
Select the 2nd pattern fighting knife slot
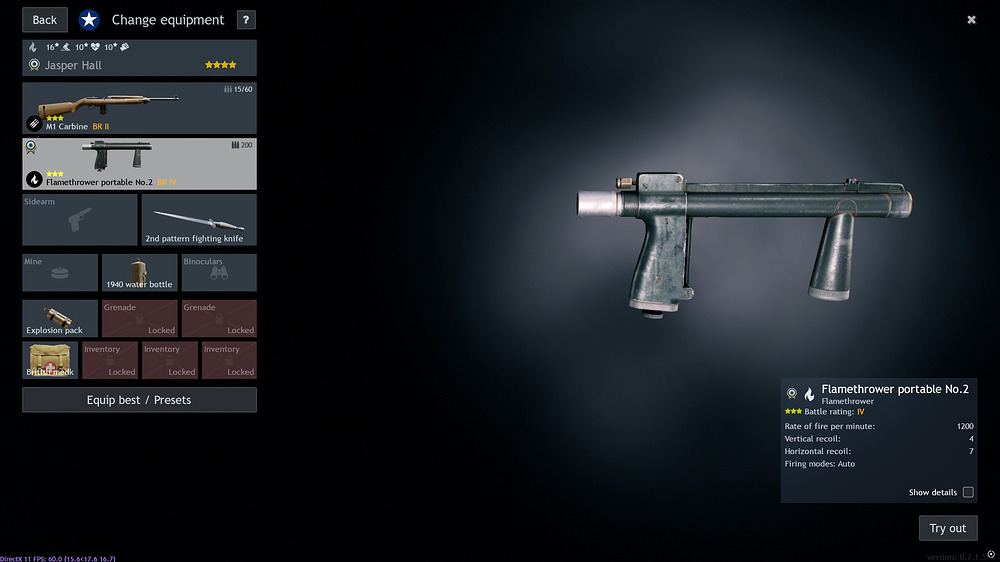(x=199, y=220)
